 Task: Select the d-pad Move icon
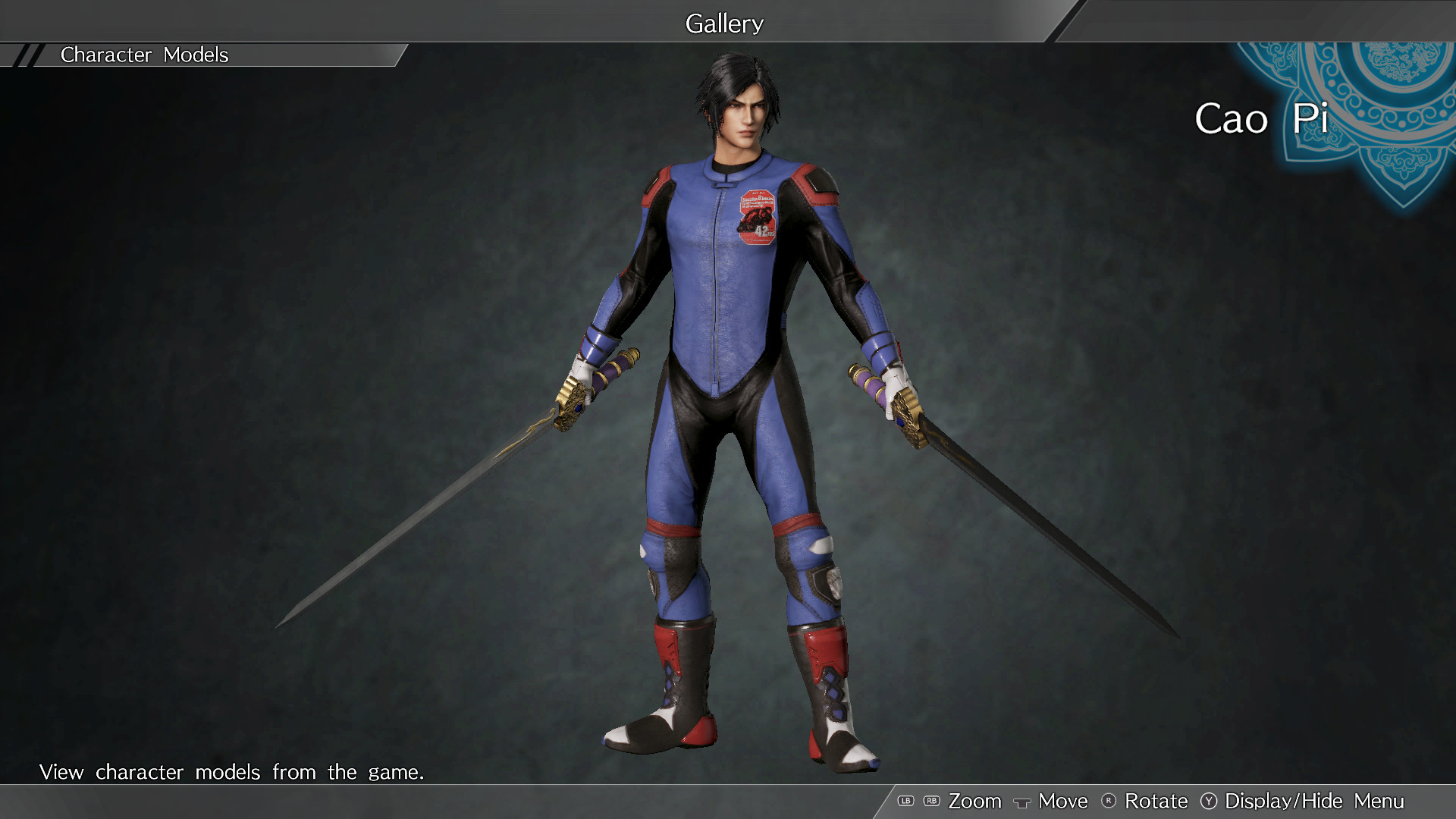click(1022, 801)
